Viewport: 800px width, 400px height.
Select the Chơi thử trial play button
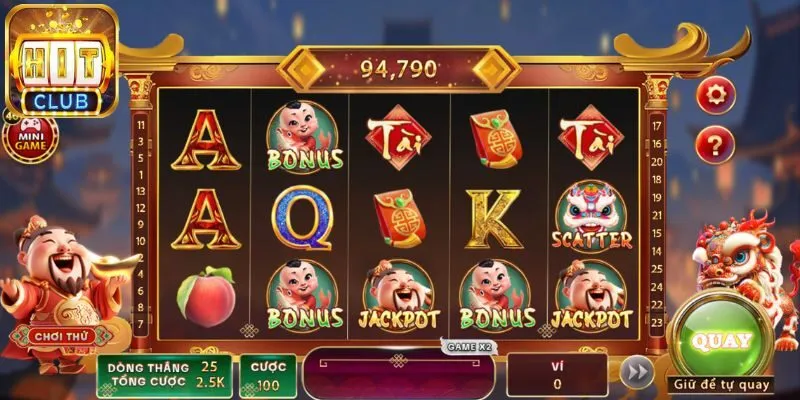60,337
